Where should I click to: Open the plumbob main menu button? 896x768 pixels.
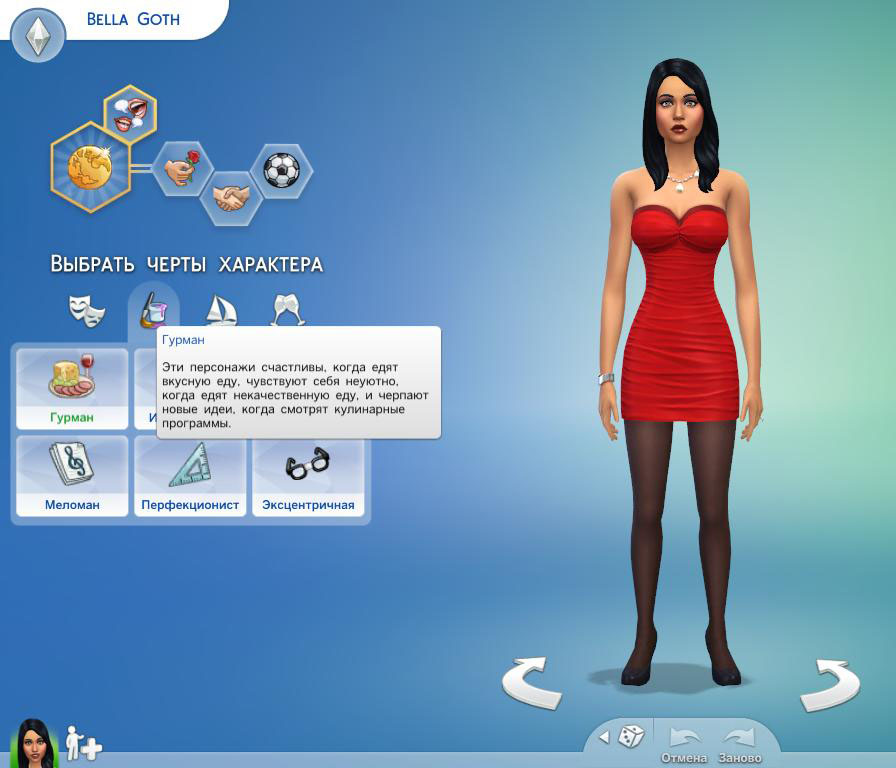point(38,36)
